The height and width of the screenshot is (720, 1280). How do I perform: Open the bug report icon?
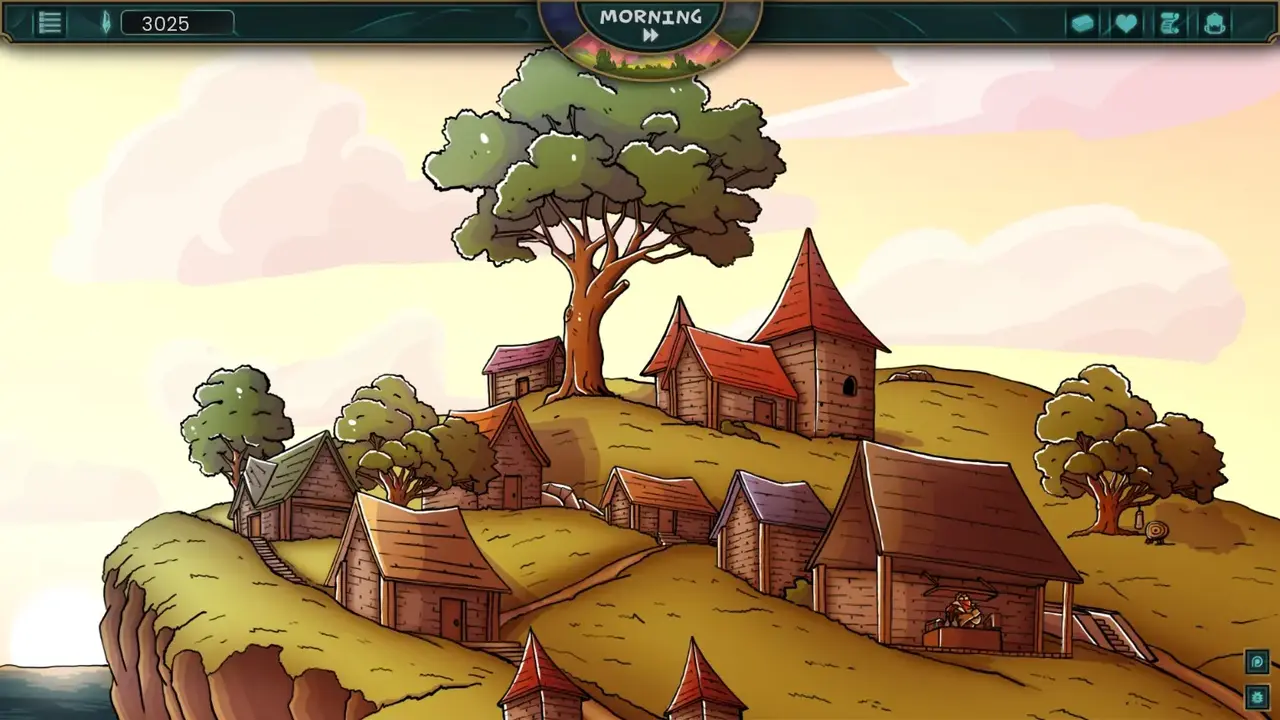point(1257,696)
